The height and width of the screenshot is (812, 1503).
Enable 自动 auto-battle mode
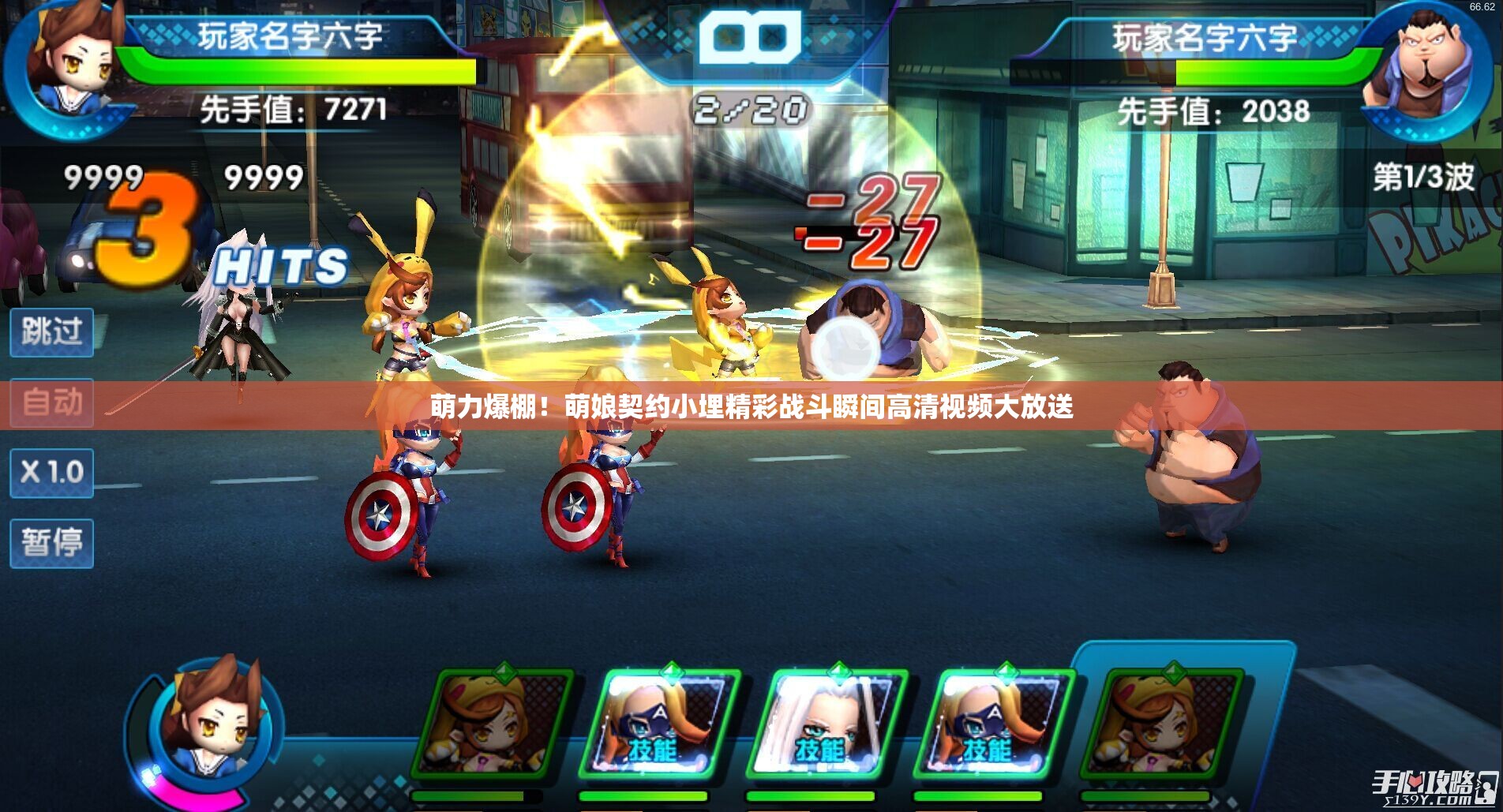(51, 402)
